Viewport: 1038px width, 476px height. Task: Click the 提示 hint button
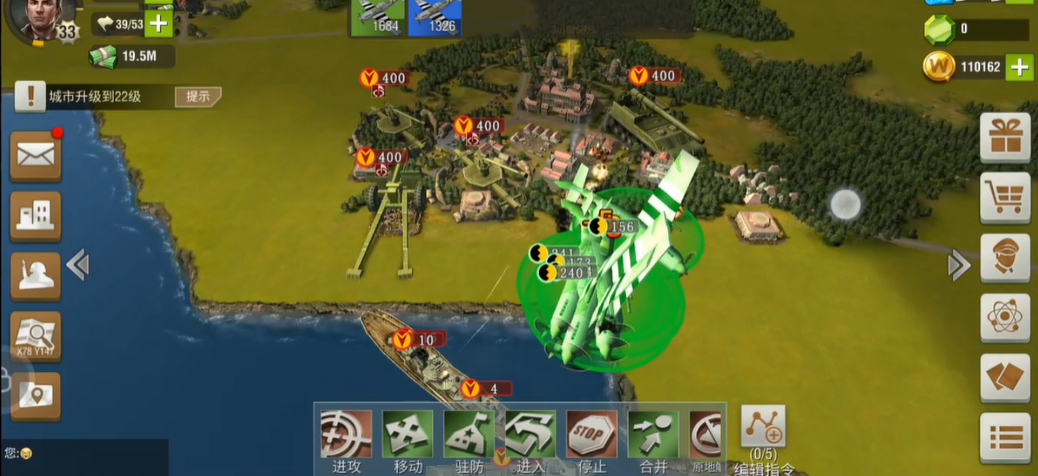pos(197,97)
